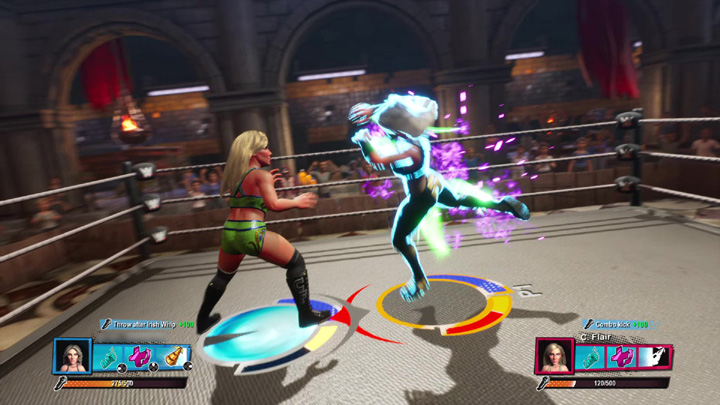Select the blue-framed player portrait
720x405 pixels.
[73, 357]
